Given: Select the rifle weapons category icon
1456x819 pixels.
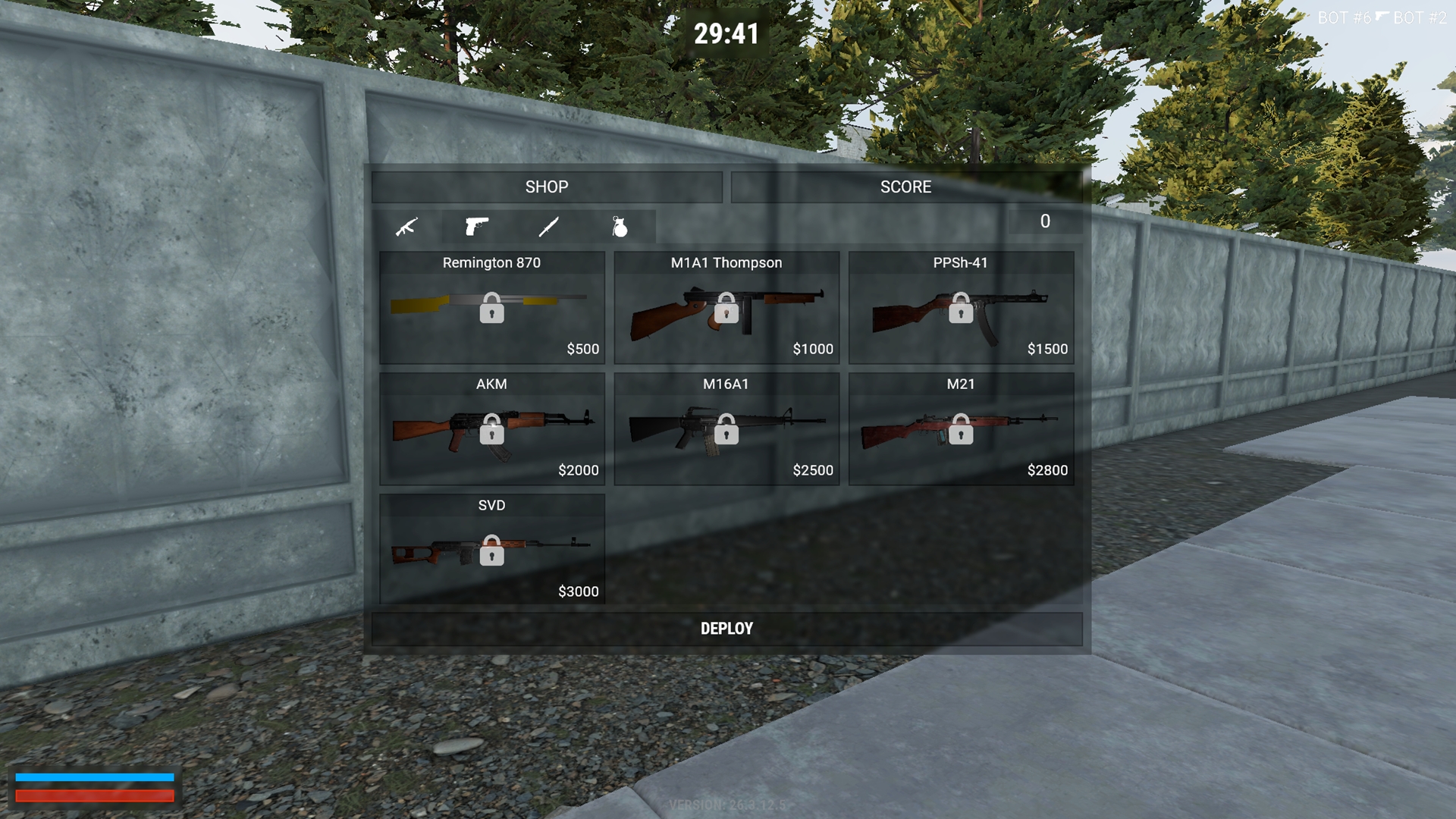Looking at the screenshot, I should tap(407, 227).
